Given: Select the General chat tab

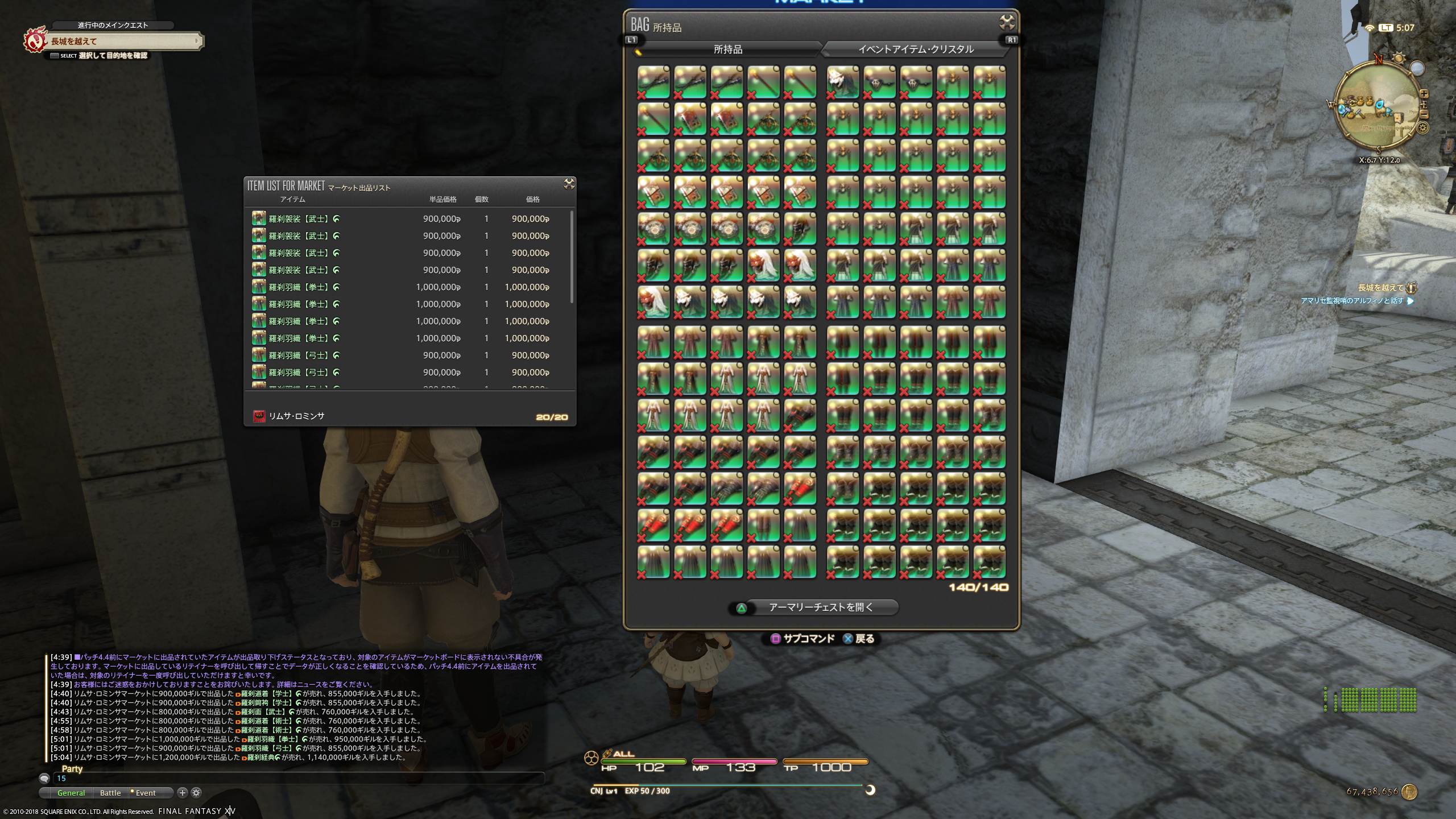Looking at the screenshot, I should 71,793.
